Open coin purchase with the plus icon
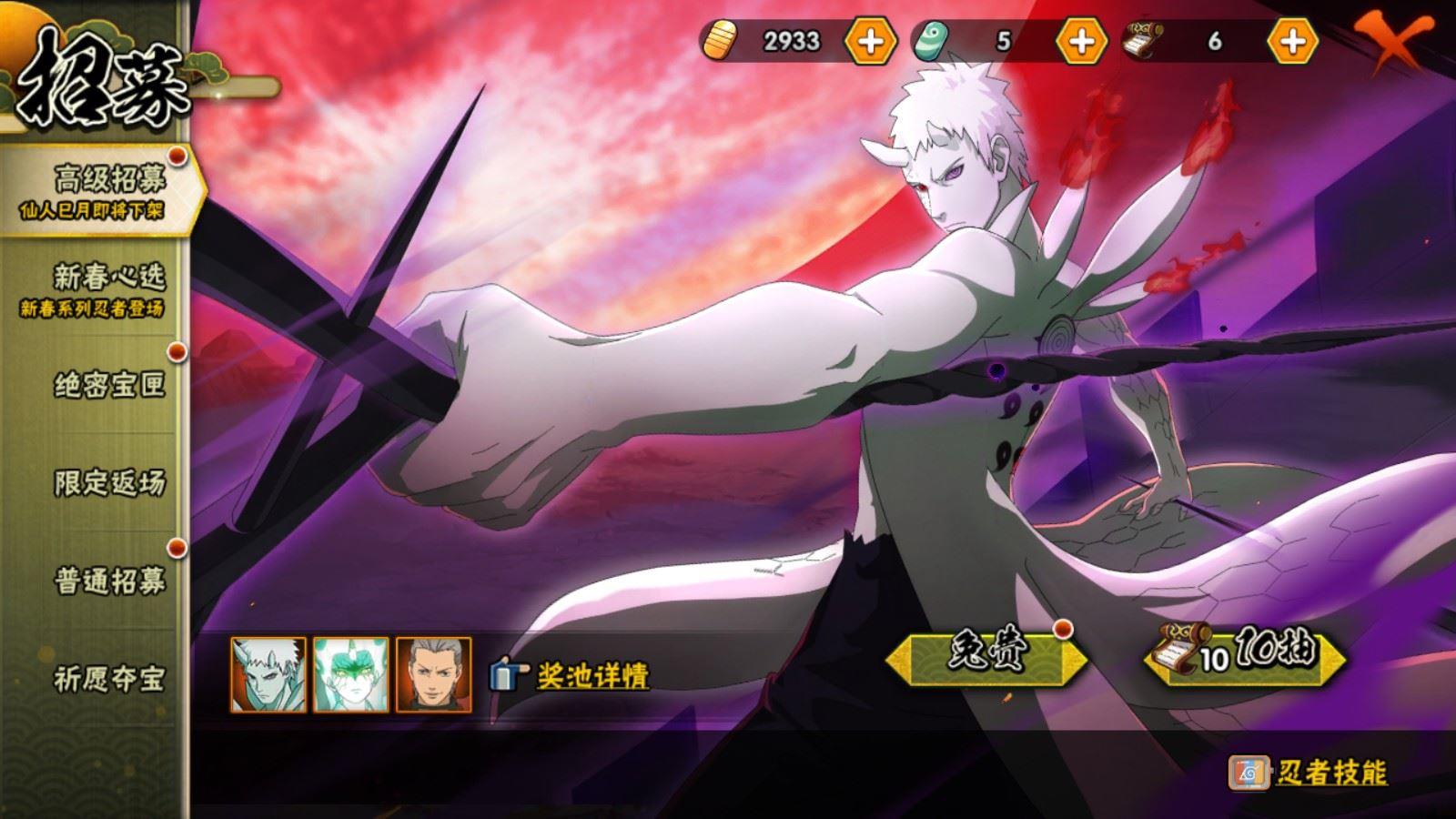This screenshot has width=1456, height=819. click(x=869, y=40)
